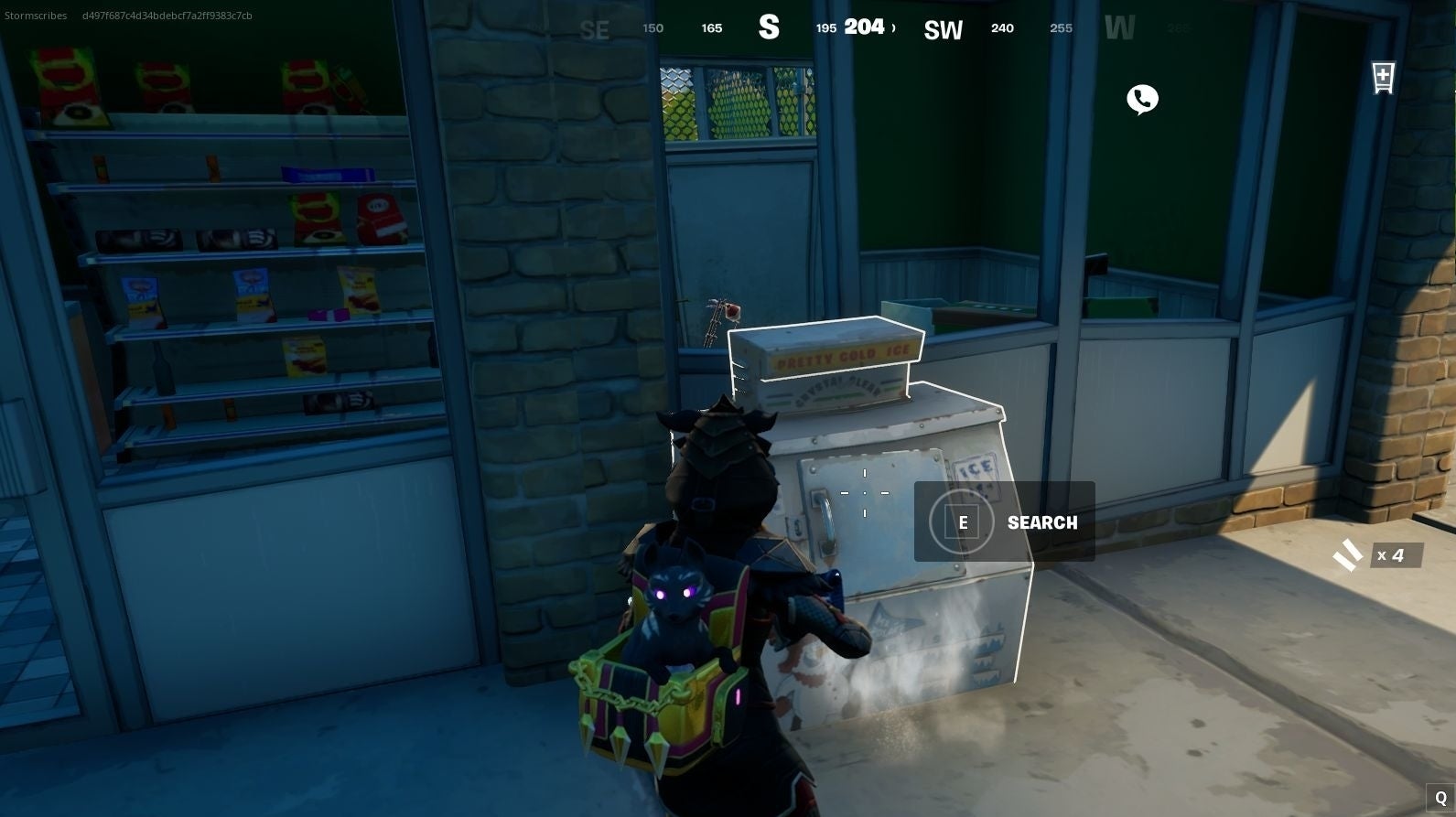
Task: Click the E key circle in the Search prompt
Action: 963,522
